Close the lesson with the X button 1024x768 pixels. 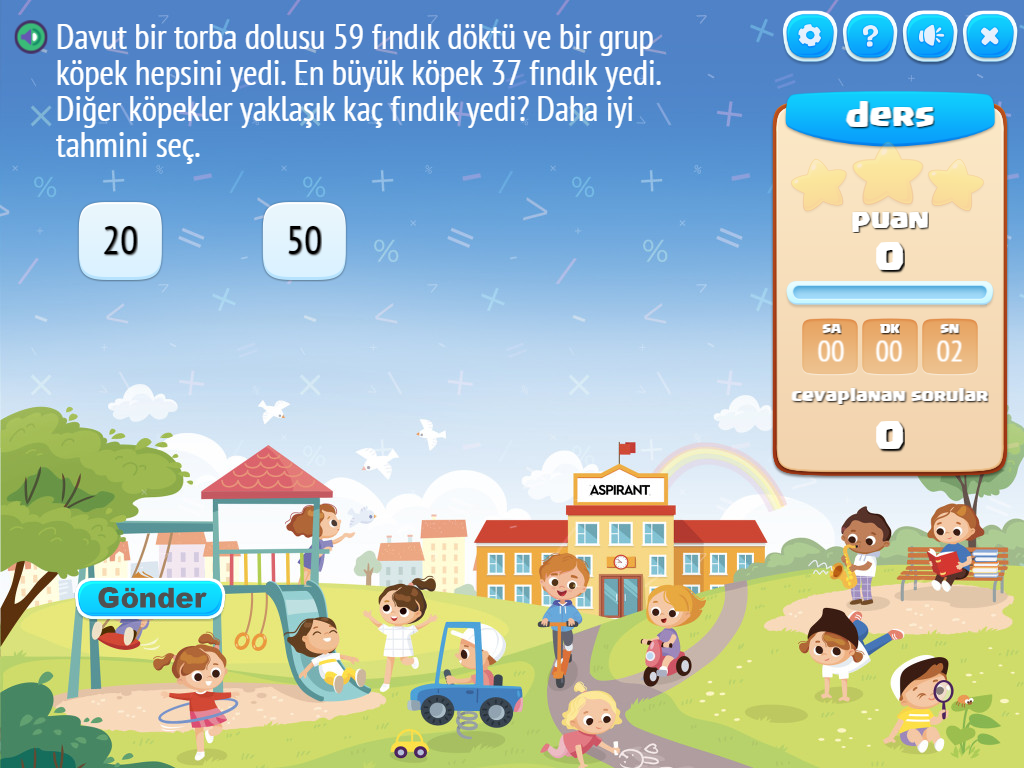click(x=990, y=37)
